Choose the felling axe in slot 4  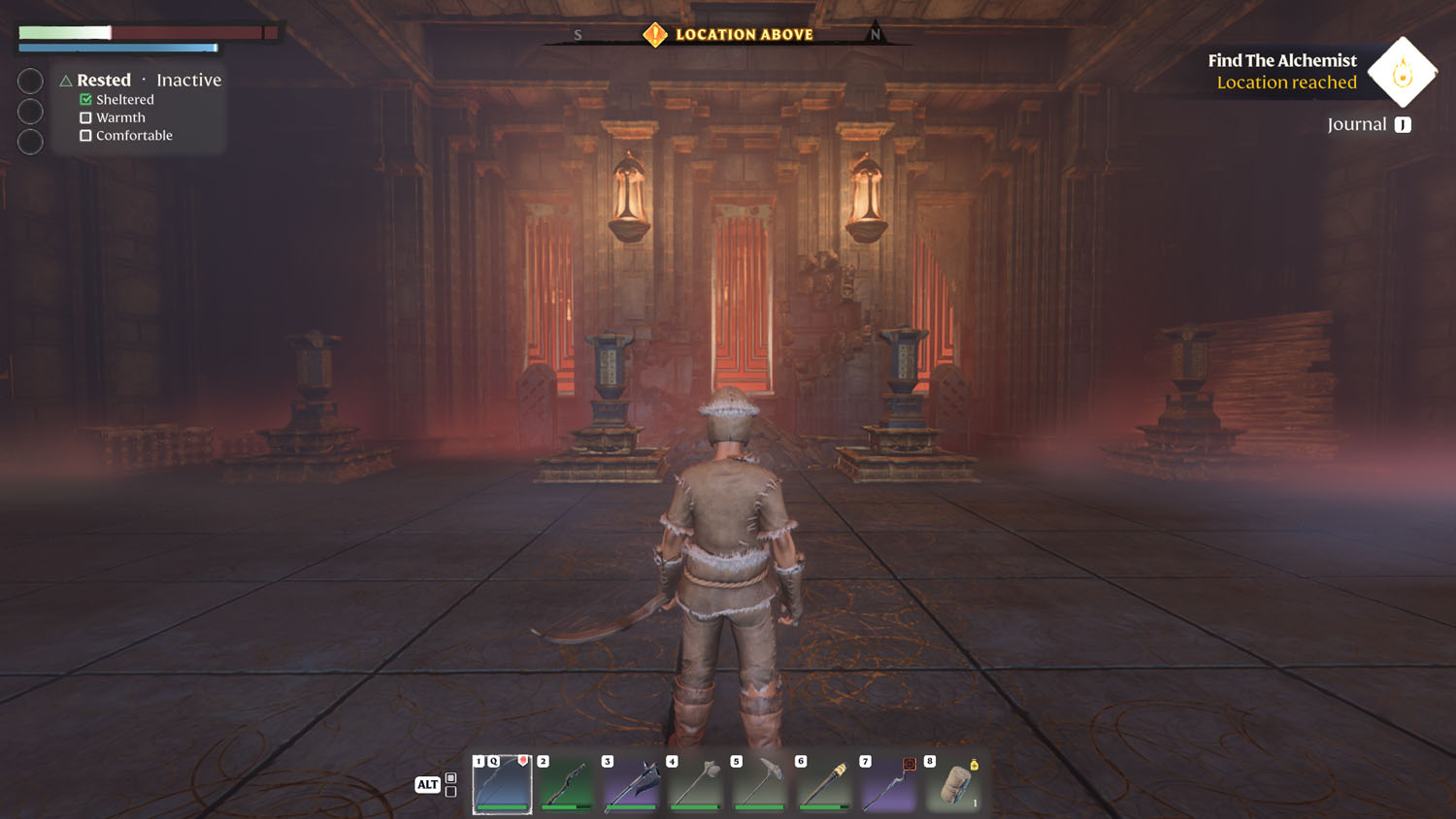click(x=695, y=784)
